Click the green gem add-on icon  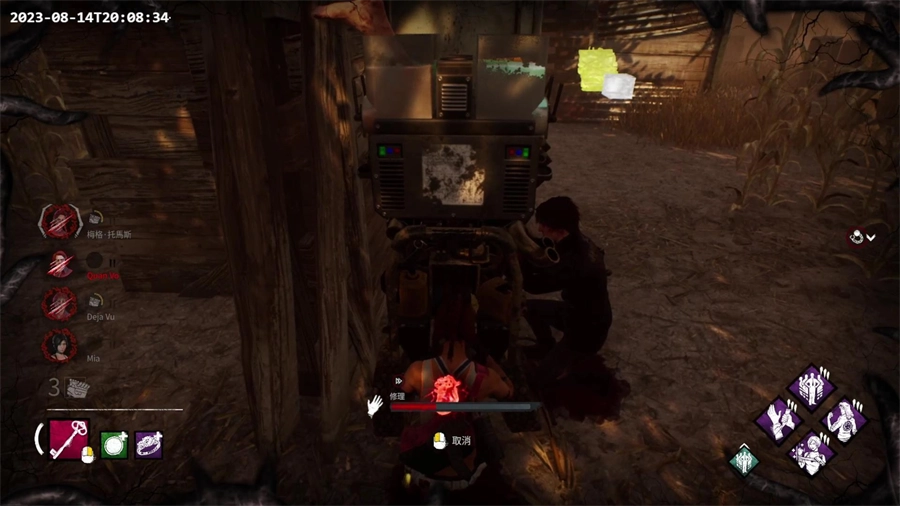click(114, 445)
